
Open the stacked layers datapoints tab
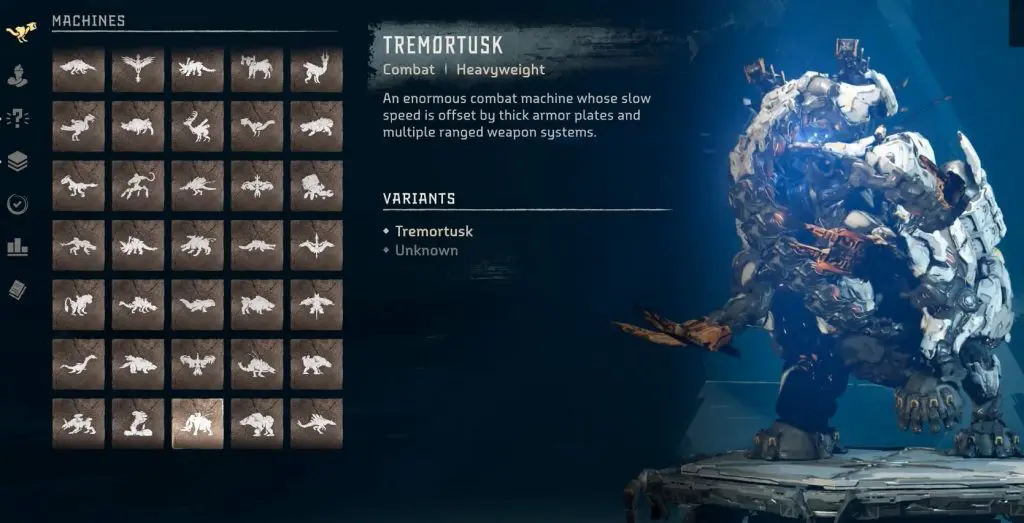pos(17,161)
